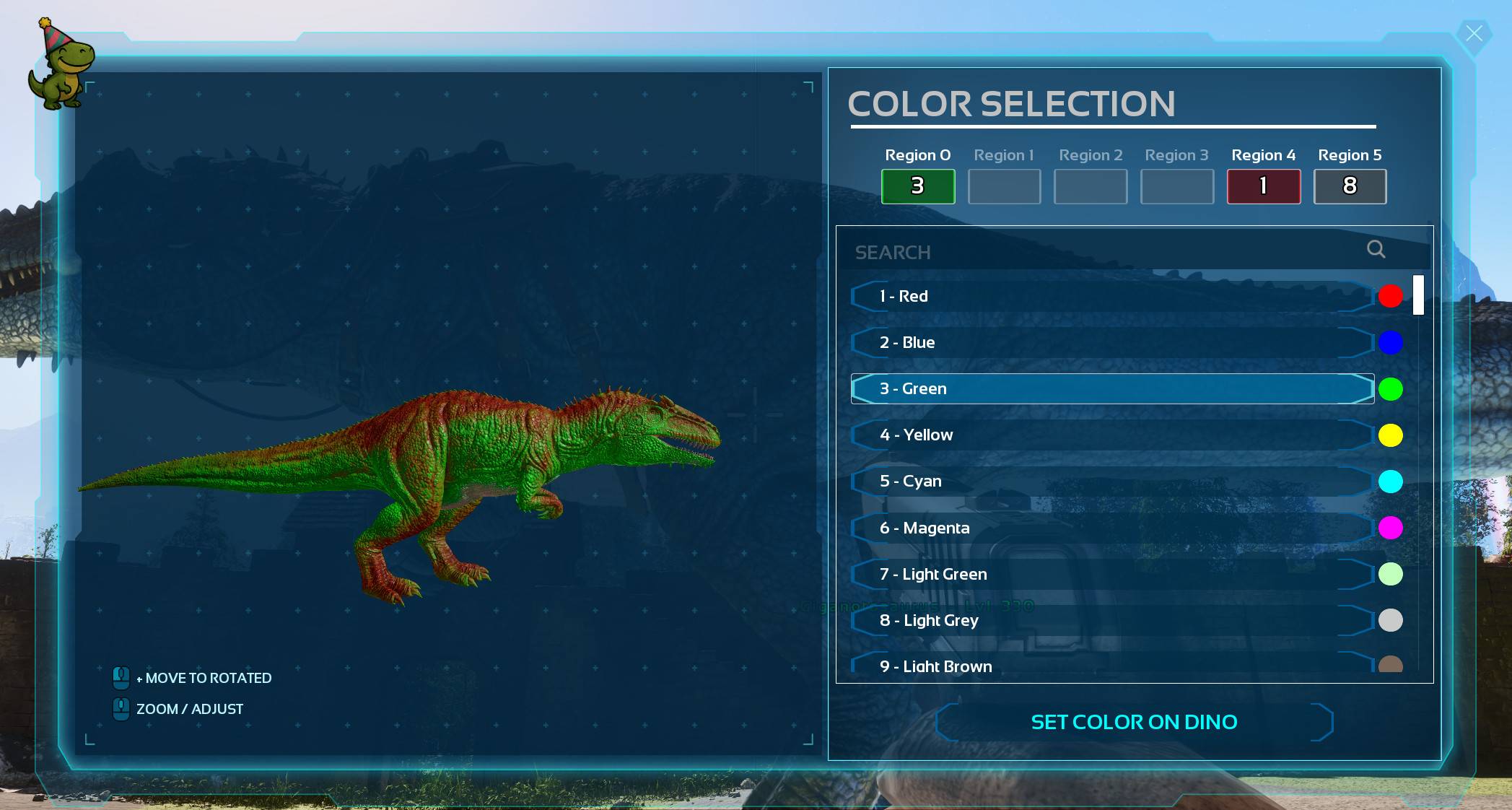The height and width of the screenshot is (810, 1512).
Task: Click the color list scrollbar handle
Action: tap(1418, 295)
